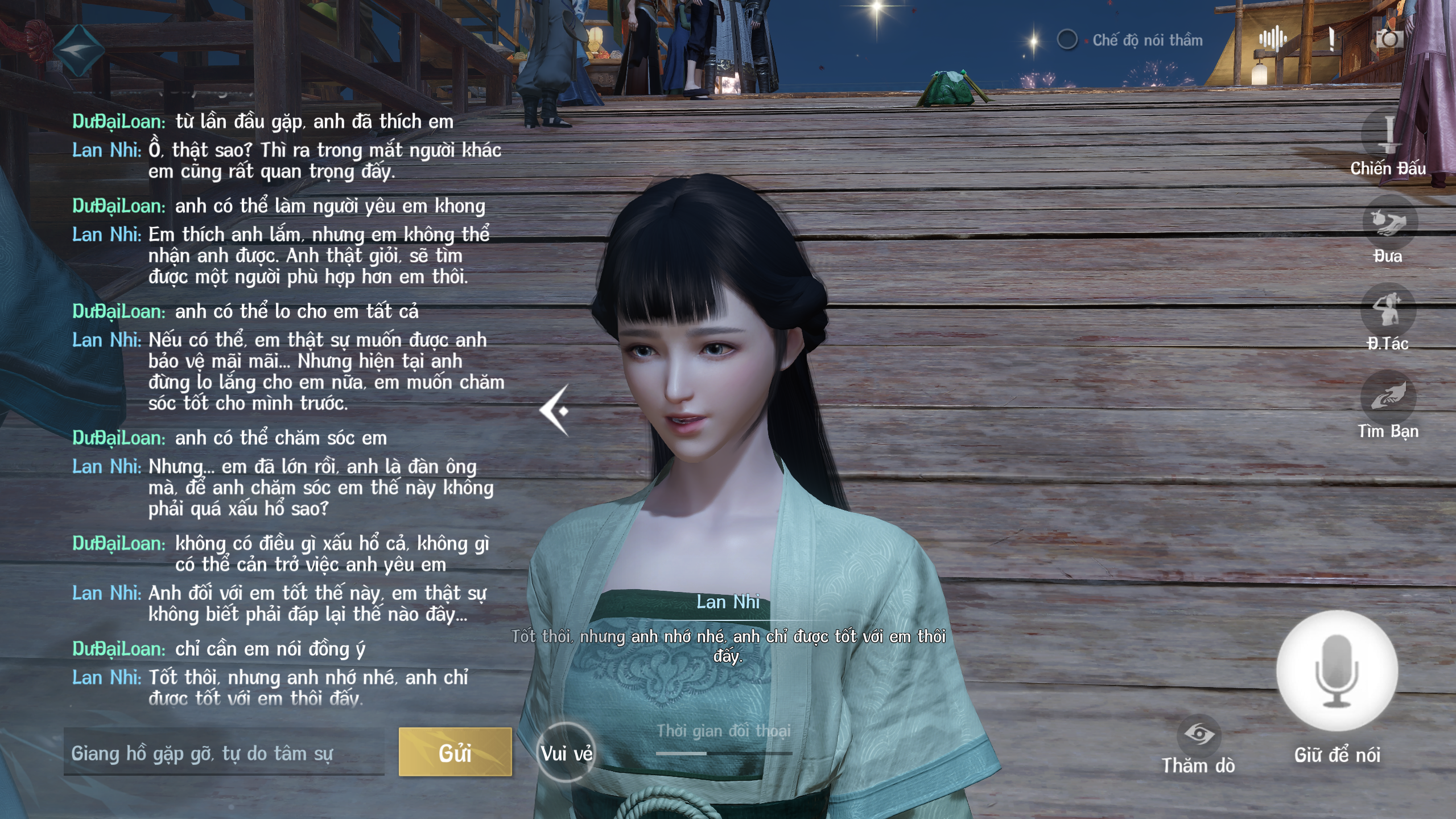Choose the Tìm Bạn action

(x=1387, y=397)
